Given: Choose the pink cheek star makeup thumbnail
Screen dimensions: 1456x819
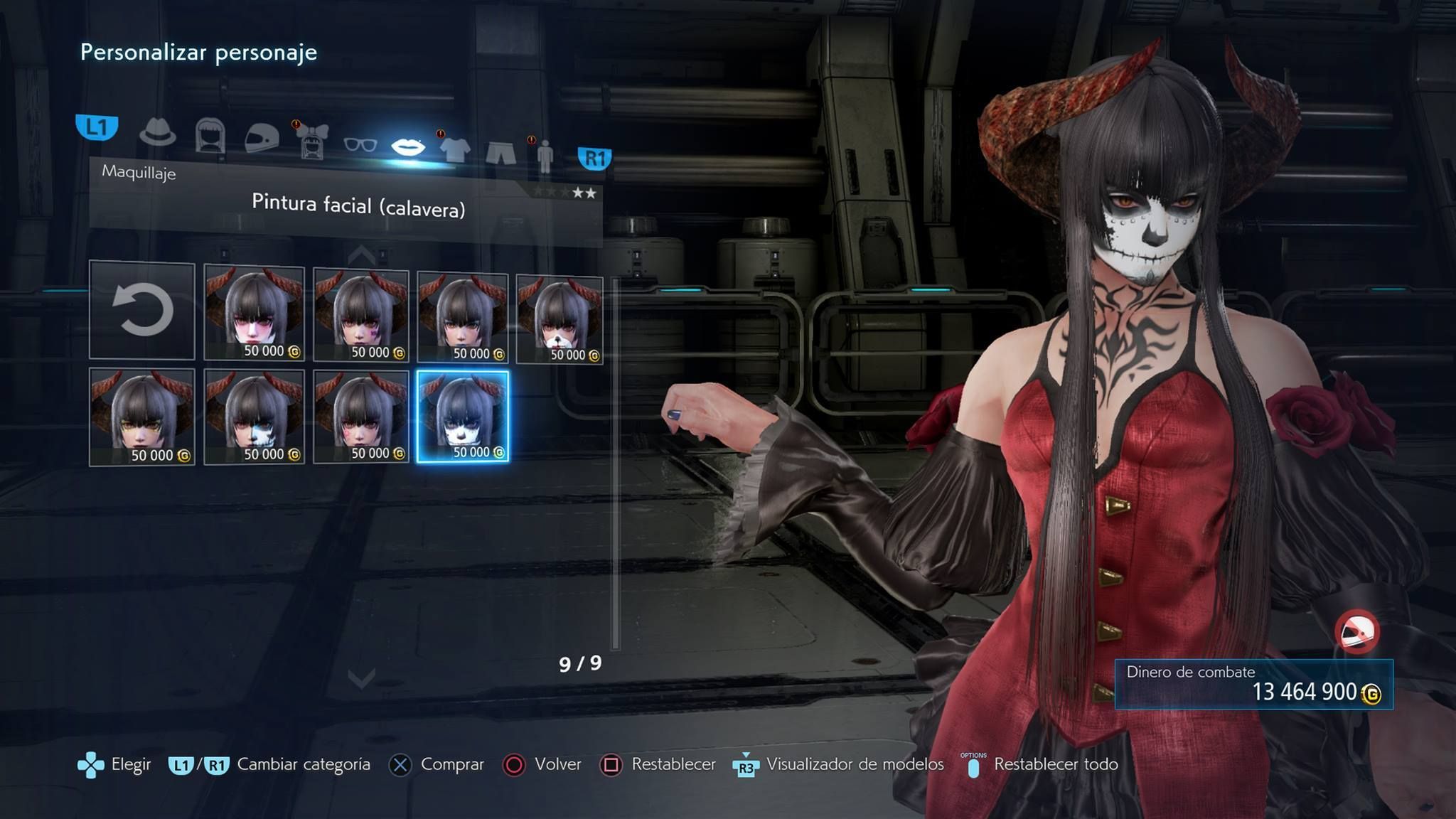Looking at the screenshot, I should point(361,417).
